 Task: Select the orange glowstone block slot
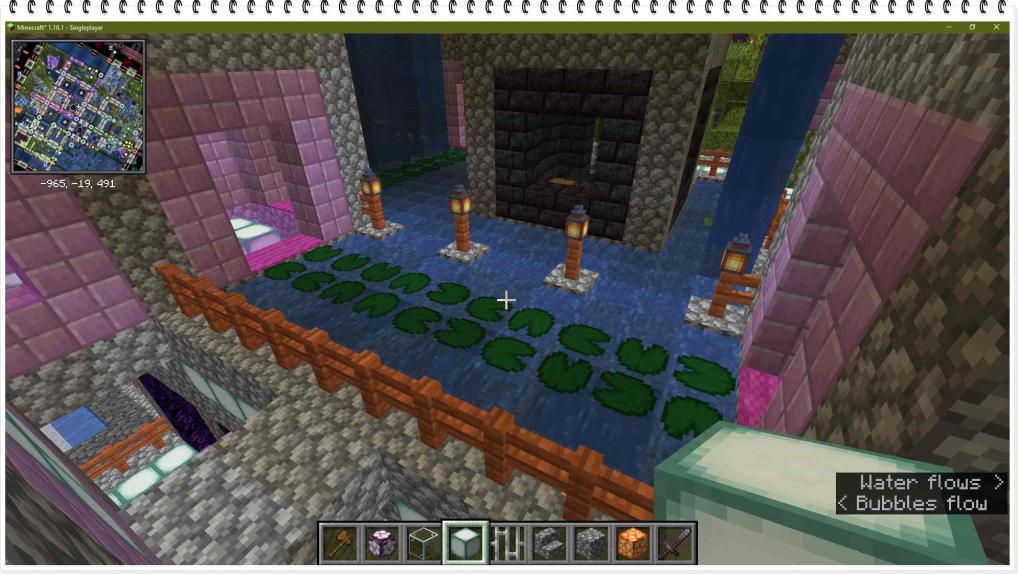click(x=633, y=543)
